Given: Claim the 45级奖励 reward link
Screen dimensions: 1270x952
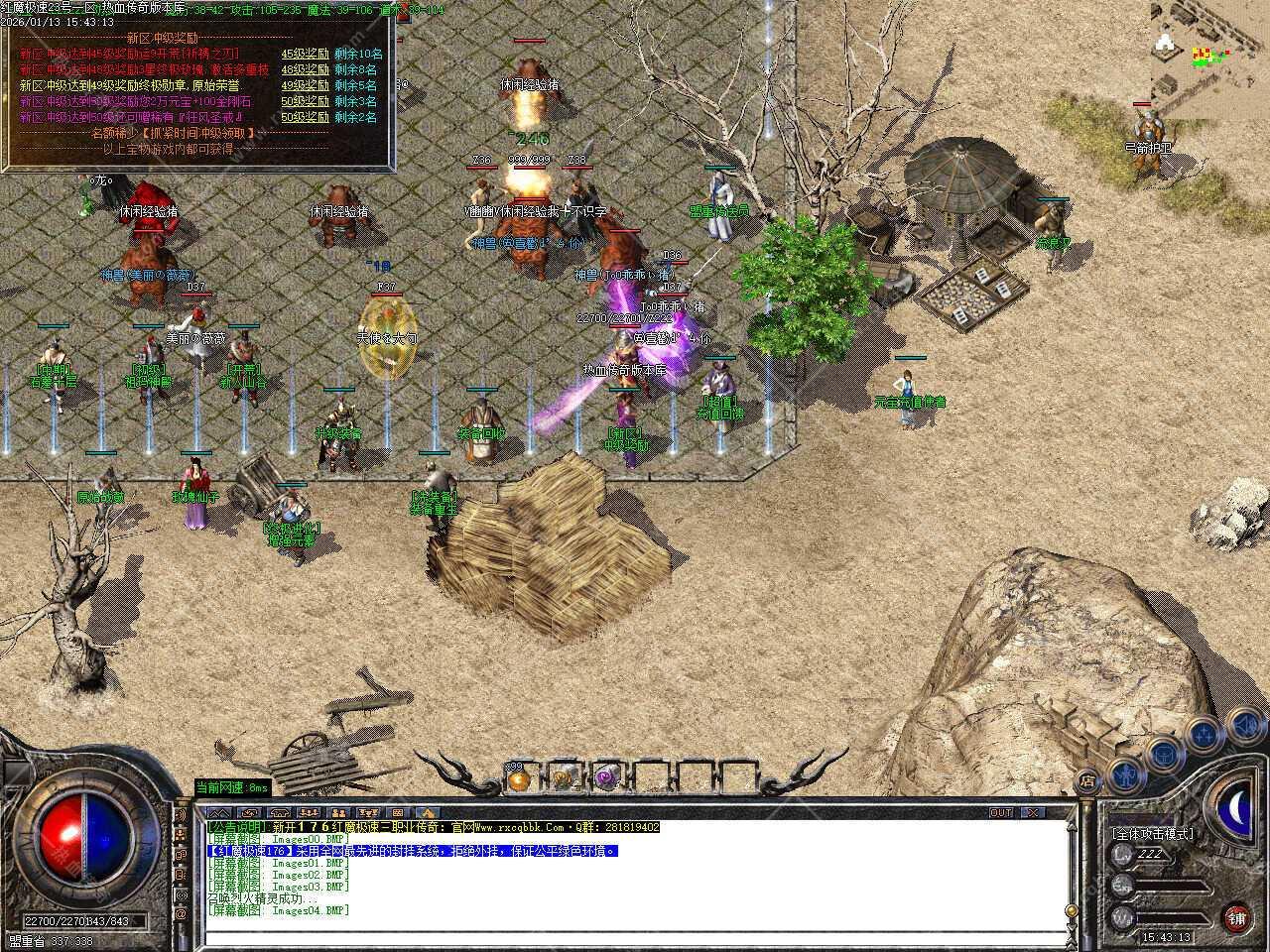Looking at the screenshot, I should (305, 54).
